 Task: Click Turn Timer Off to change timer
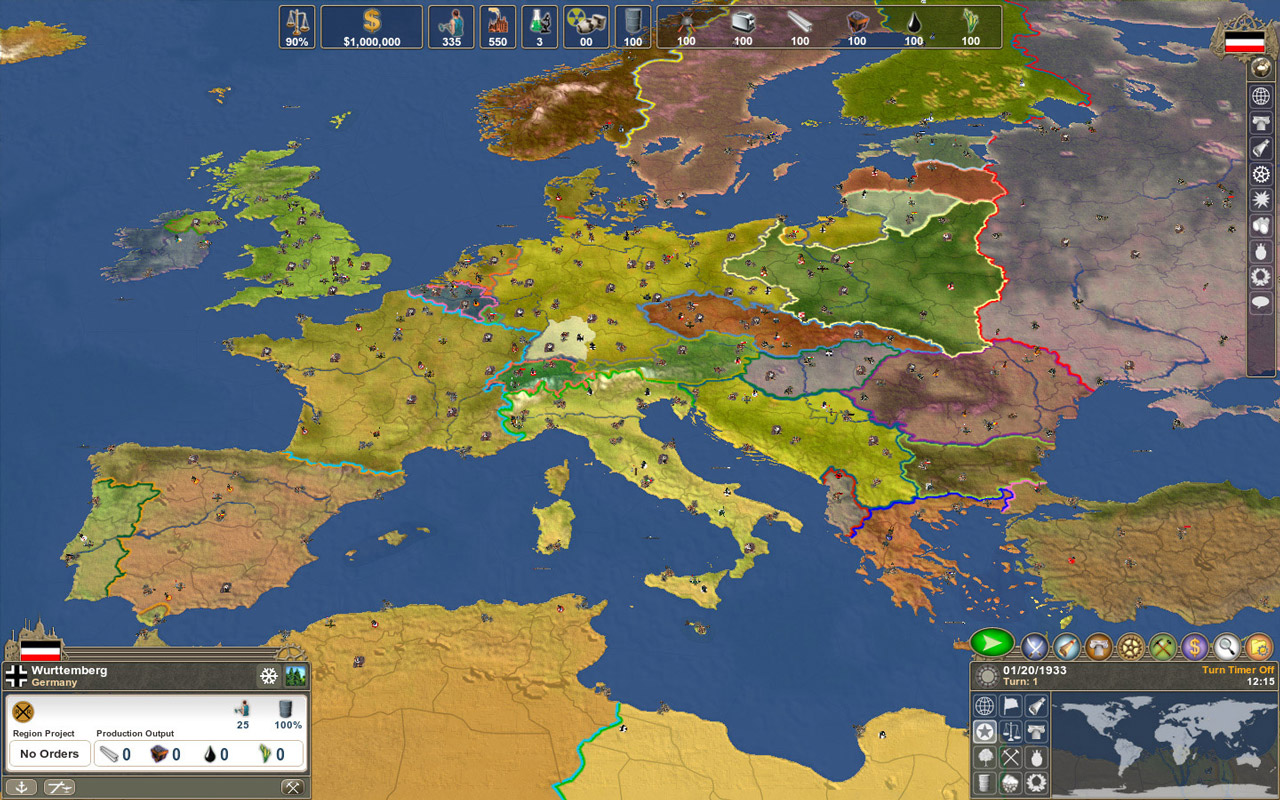[1237, 669]
